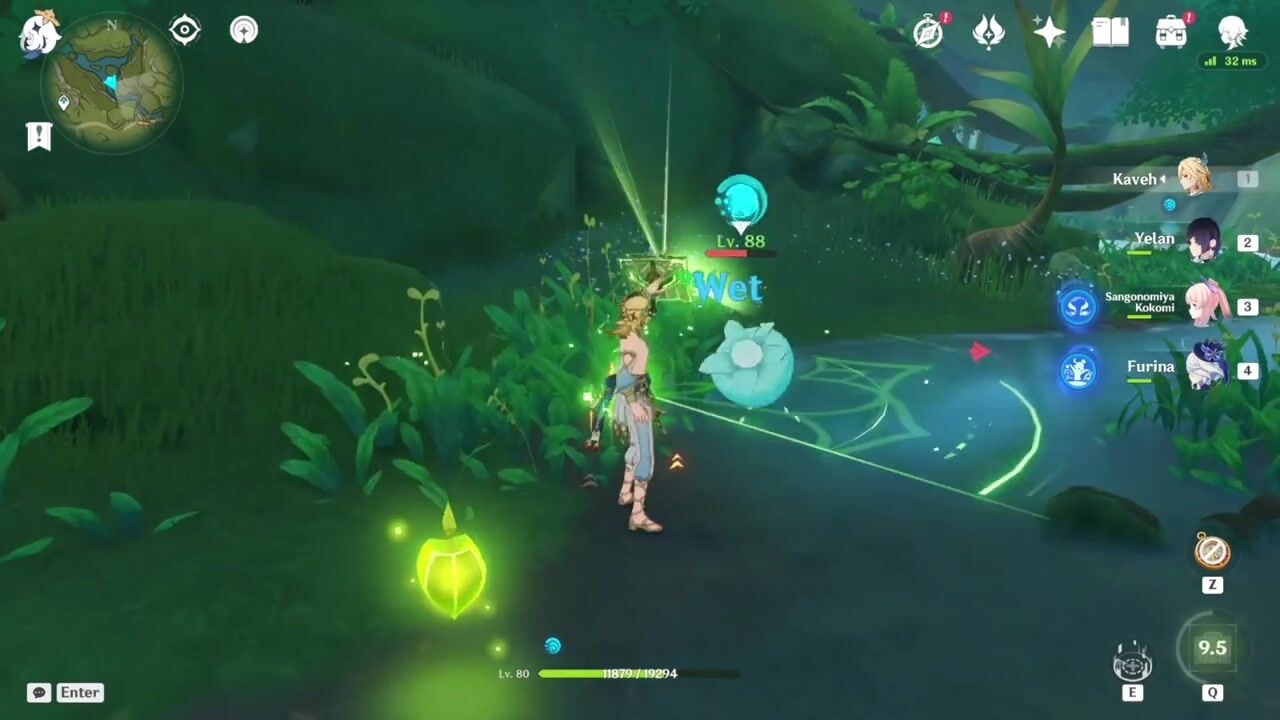Open the inventory backpack icon

coord(1171,33)
